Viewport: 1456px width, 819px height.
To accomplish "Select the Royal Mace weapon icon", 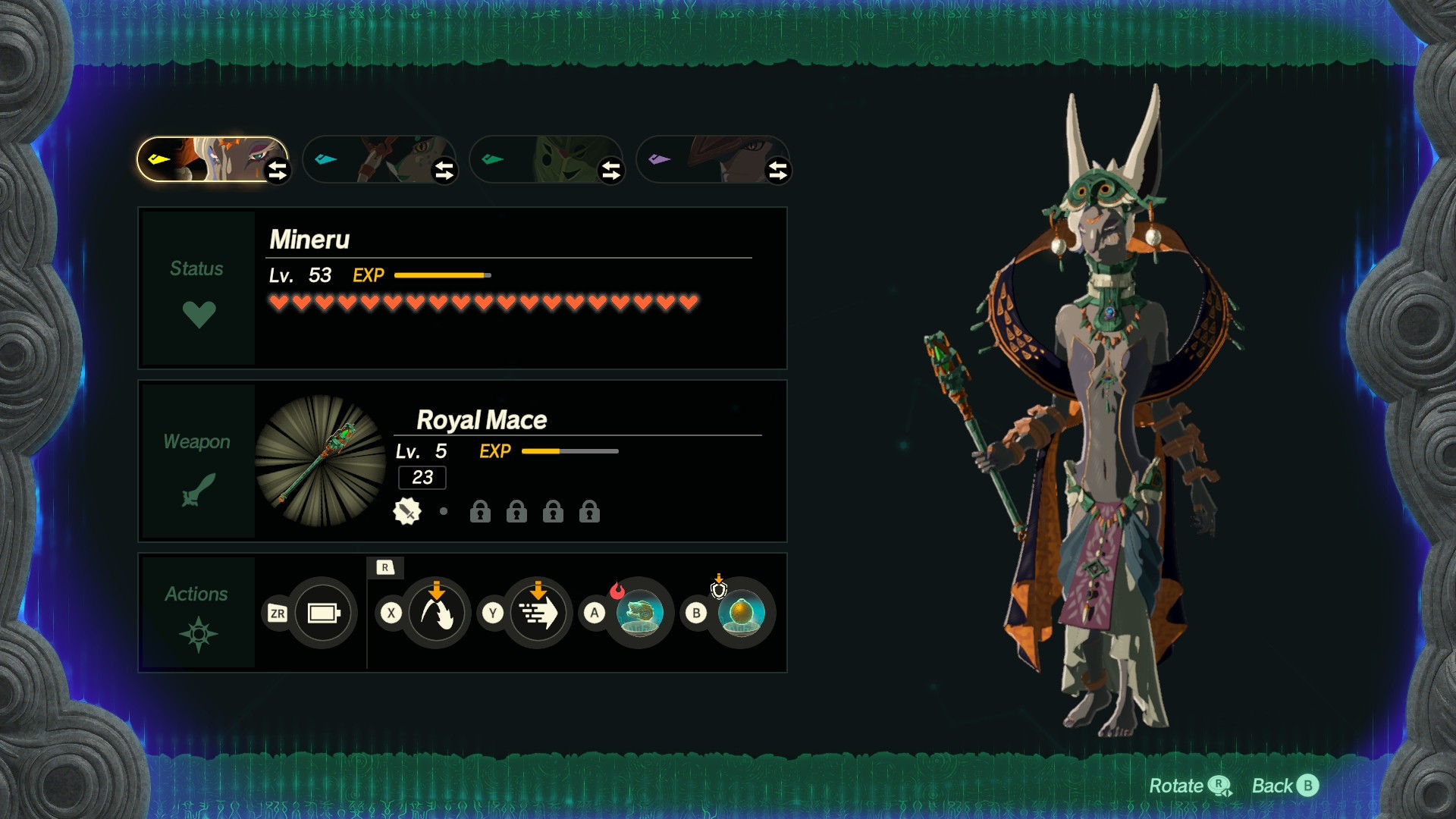I will tap(320, 460).
